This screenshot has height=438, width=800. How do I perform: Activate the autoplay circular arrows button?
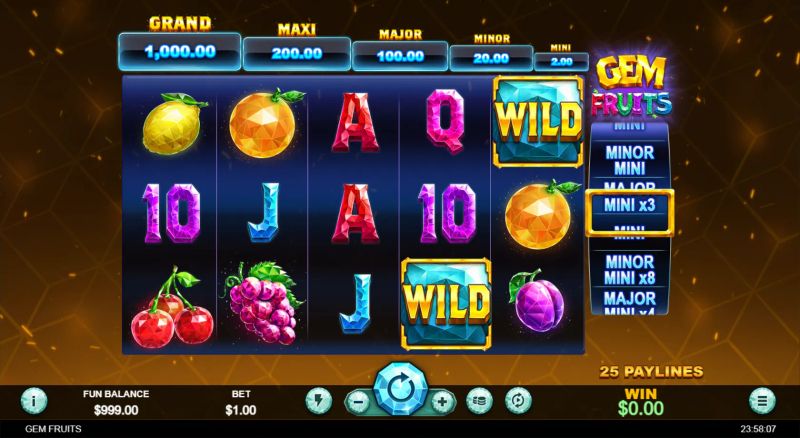518,401
